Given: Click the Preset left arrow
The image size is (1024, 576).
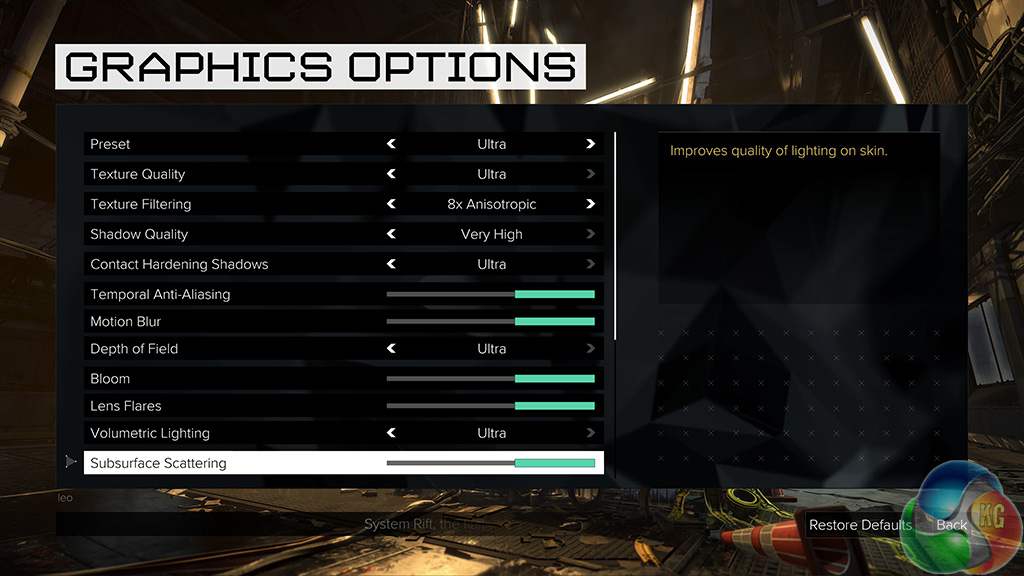Looking at the screenshot, I should pos(391,144).
